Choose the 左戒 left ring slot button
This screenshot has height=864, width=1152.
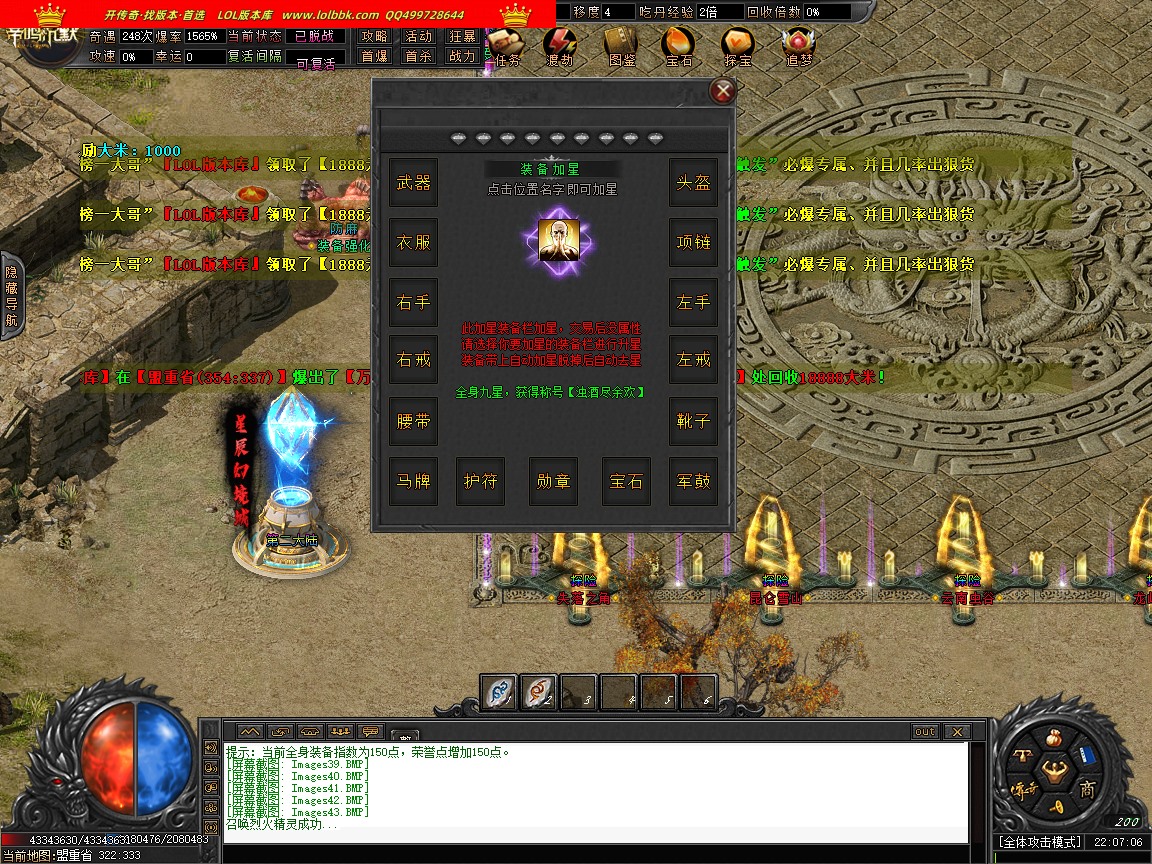pyautogui.click(x=693, y=360)
